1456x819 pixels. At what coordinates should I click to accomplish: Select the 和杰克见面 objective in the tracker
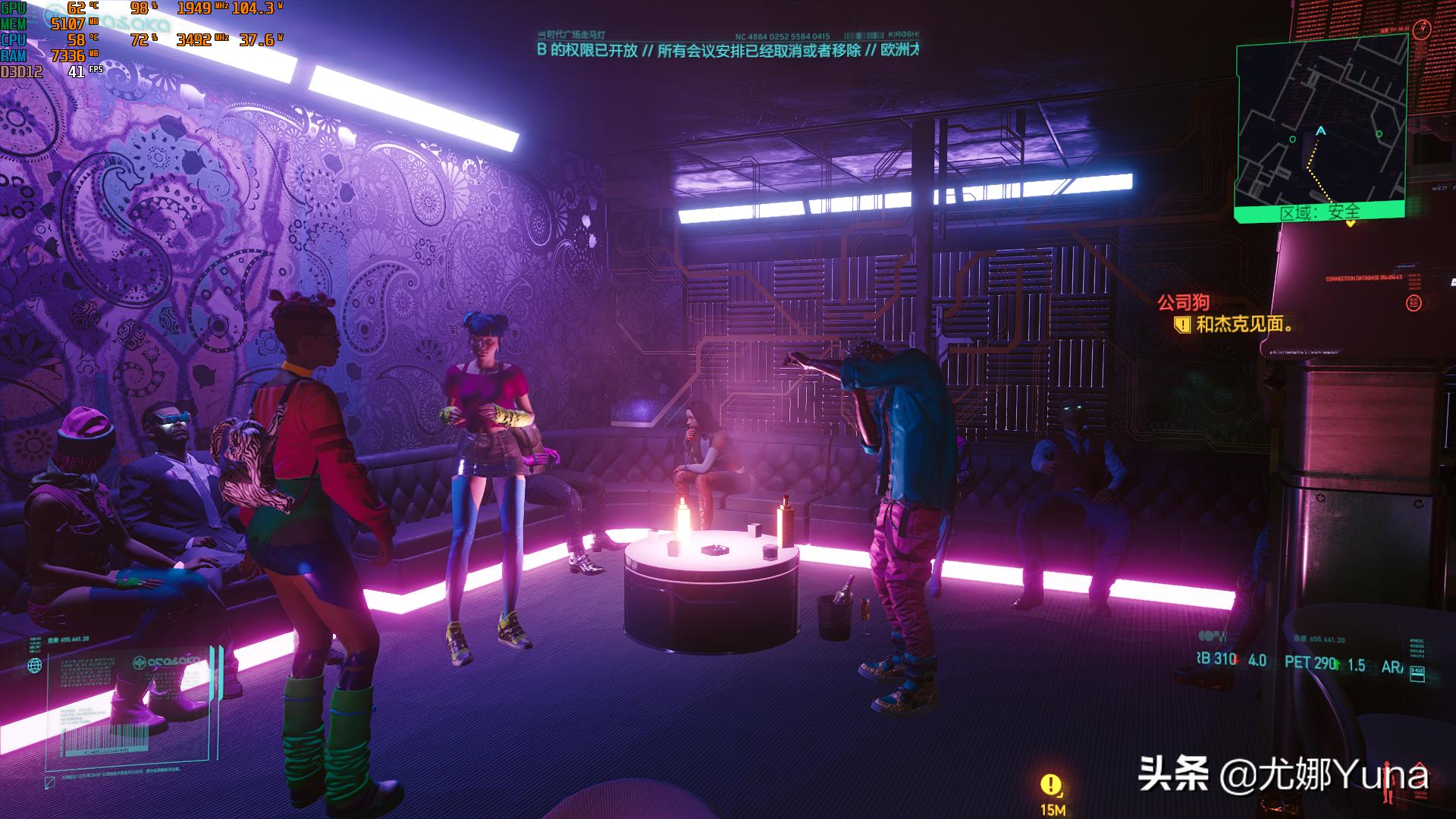1242,325
